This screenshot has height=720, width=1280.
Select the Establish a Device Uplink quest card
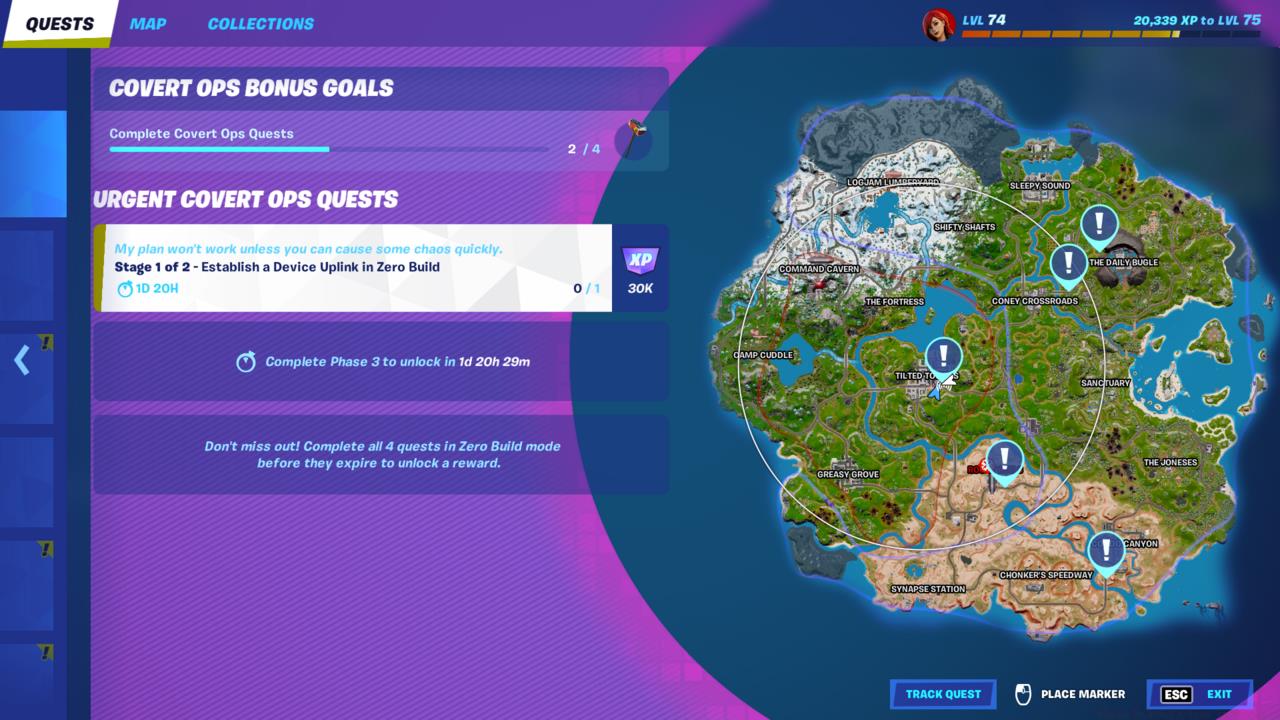(x=355, y=268)
